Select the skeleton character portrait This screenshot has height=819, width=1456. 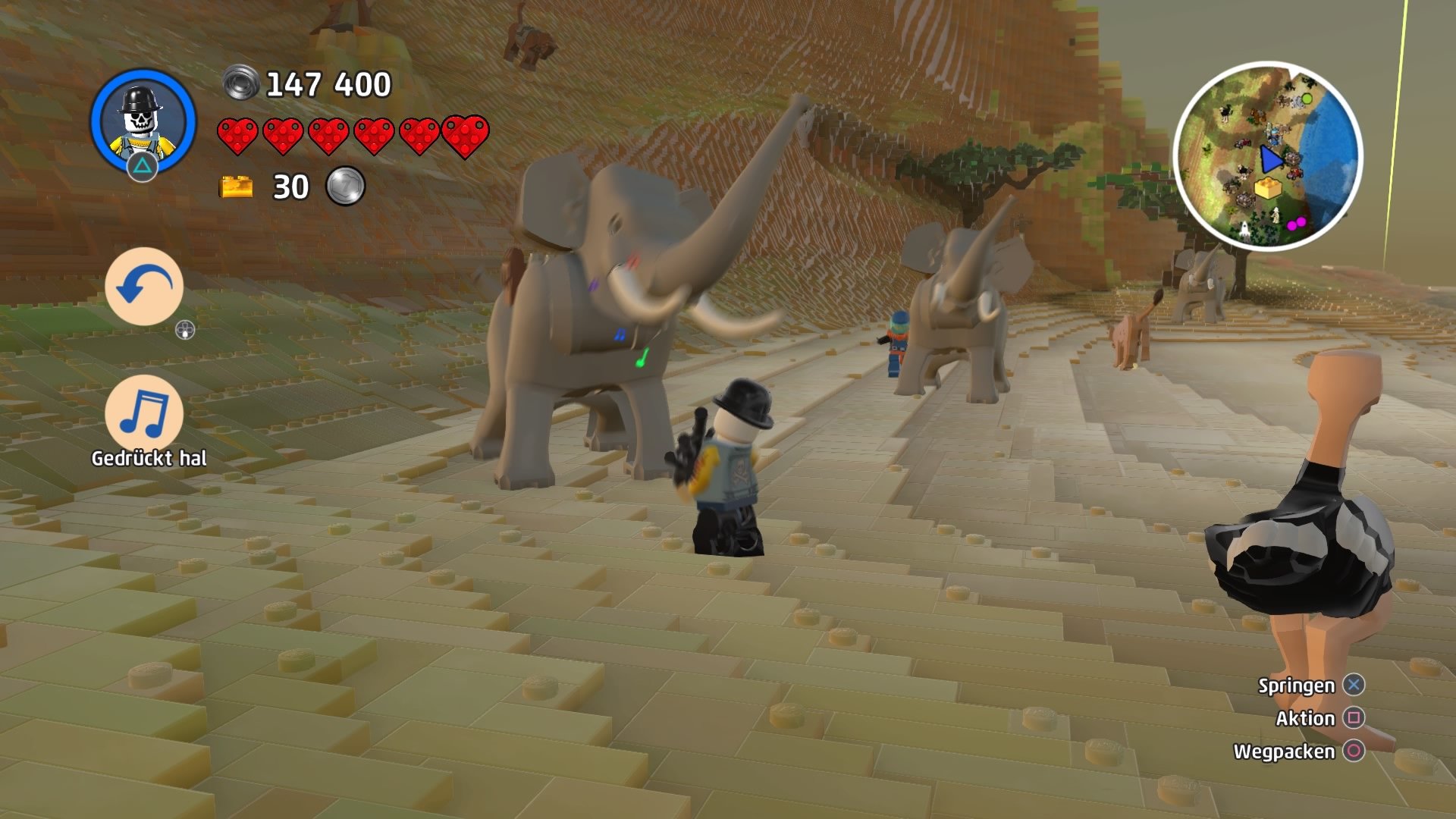click(140, 121)
